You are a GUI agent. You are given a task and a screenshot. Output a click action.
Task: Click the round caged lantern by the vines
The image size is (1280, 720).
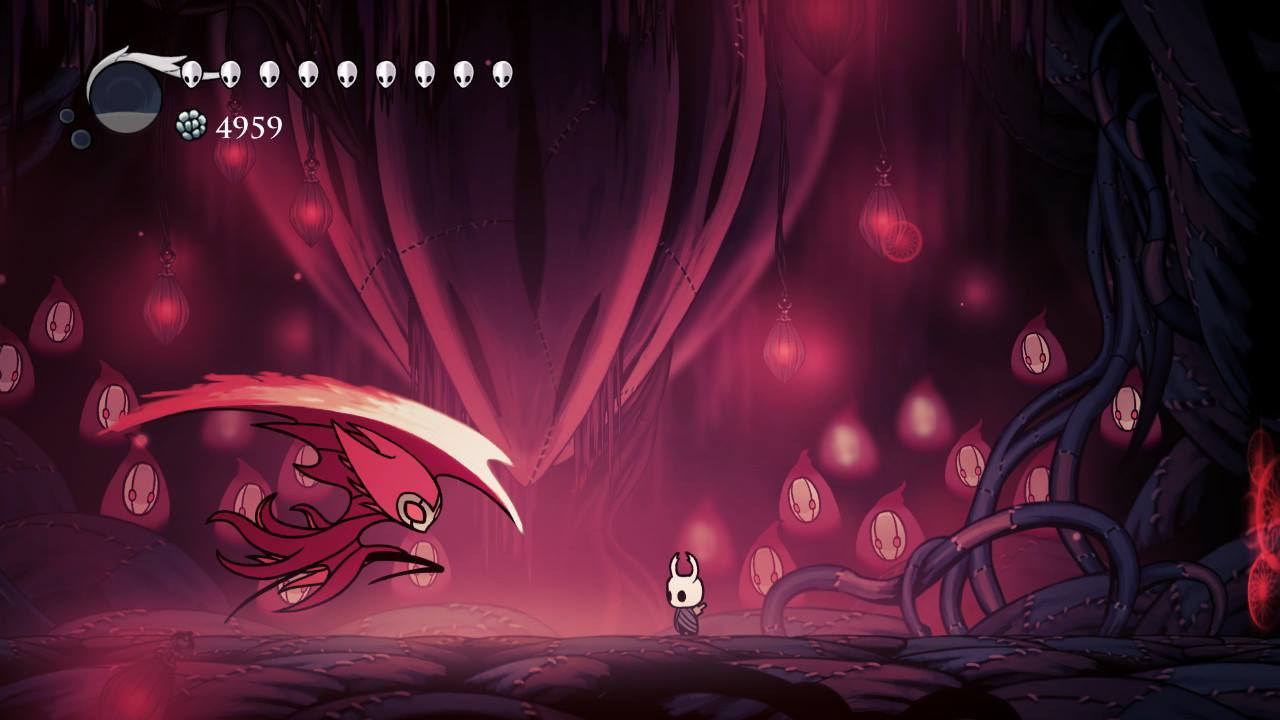903,238
